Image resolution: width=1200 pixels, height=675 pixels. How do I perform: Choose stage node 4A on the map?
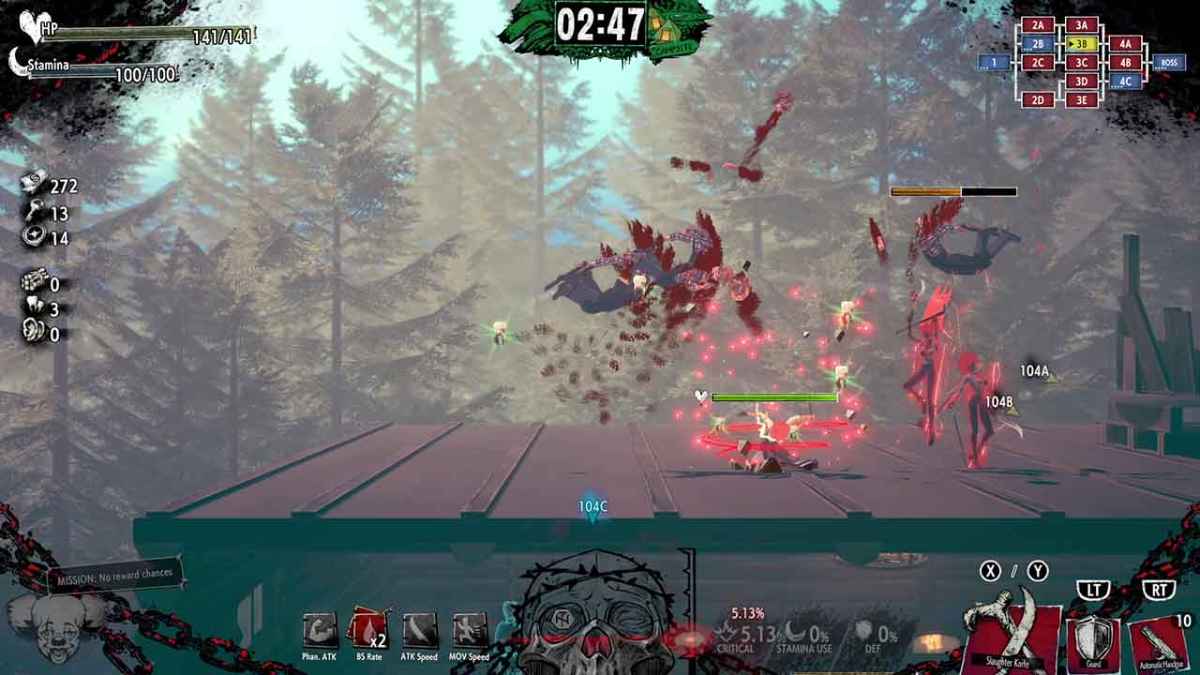(x=1125, y=44)
